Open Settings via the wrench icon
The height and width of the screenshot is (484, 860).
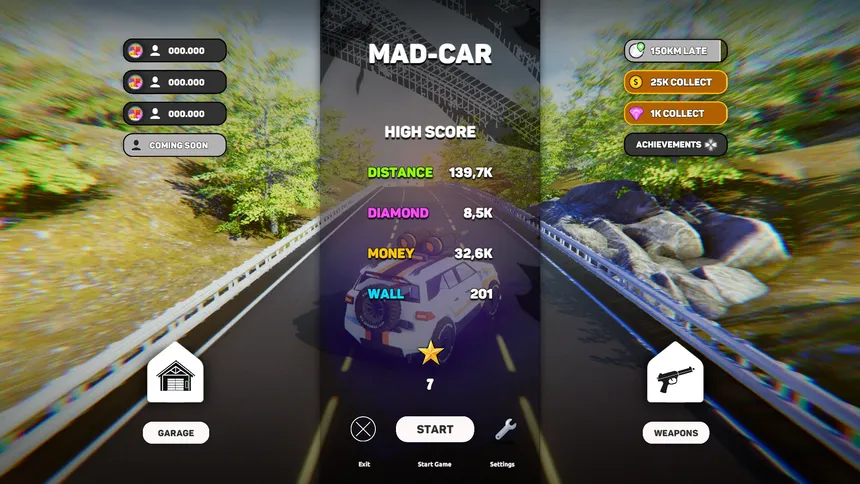click(x=506, y=429)
